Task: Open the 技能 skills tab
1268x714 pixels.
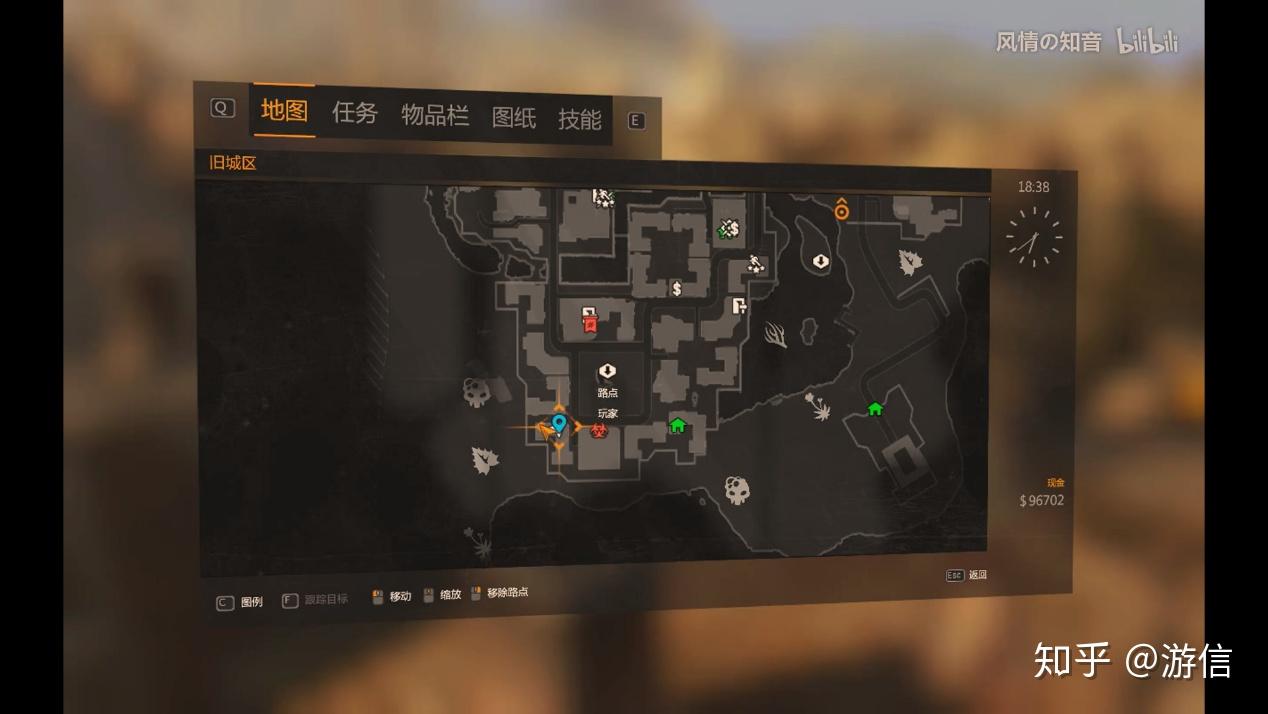Action: (x=580, y=120)
